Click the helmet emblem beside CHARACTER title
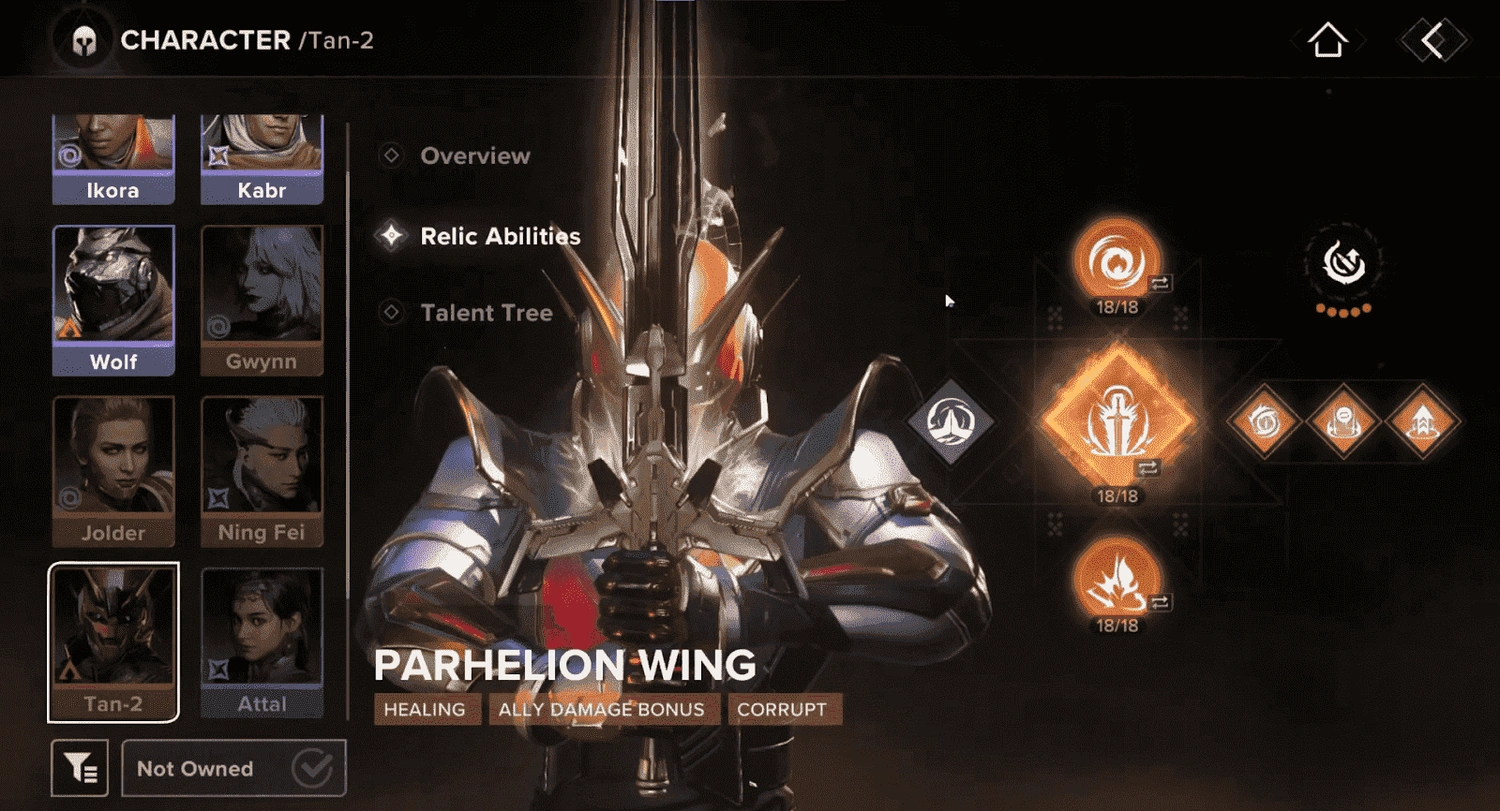This screenshot has width=1500, height=811. tap(83, 40)
